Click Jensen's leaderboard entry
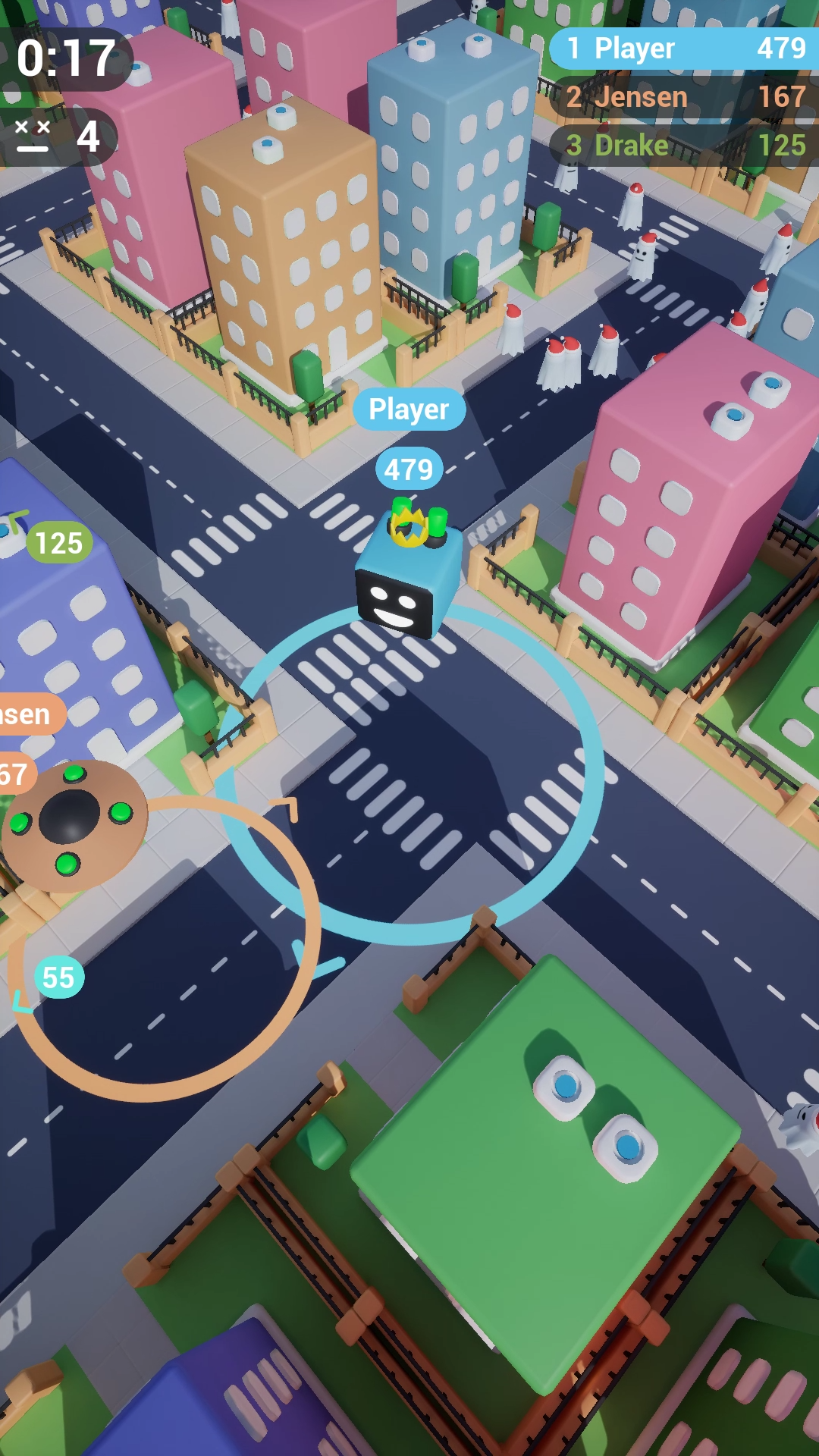 685,97
